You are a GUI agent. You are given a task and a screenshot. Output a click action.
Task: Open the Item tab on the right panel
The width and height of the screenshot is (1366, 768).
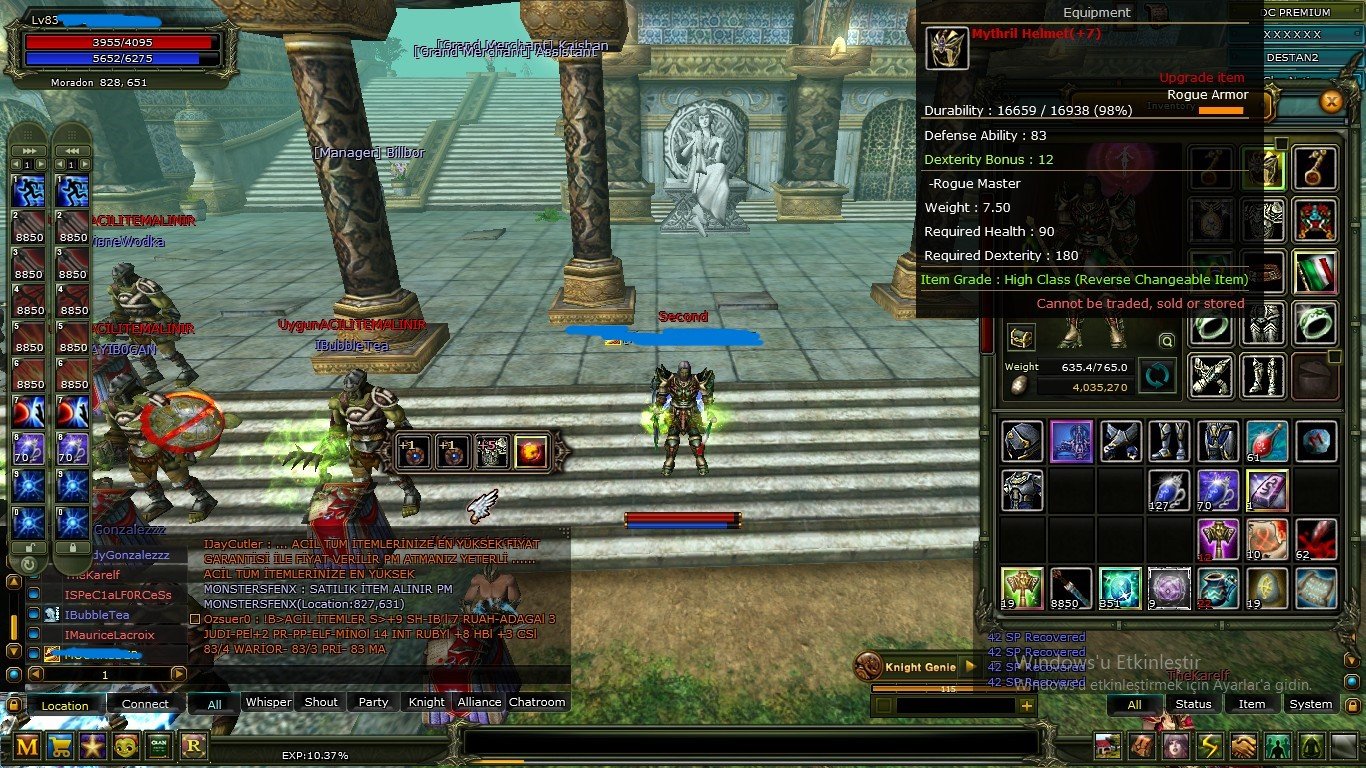(1252, 704)
